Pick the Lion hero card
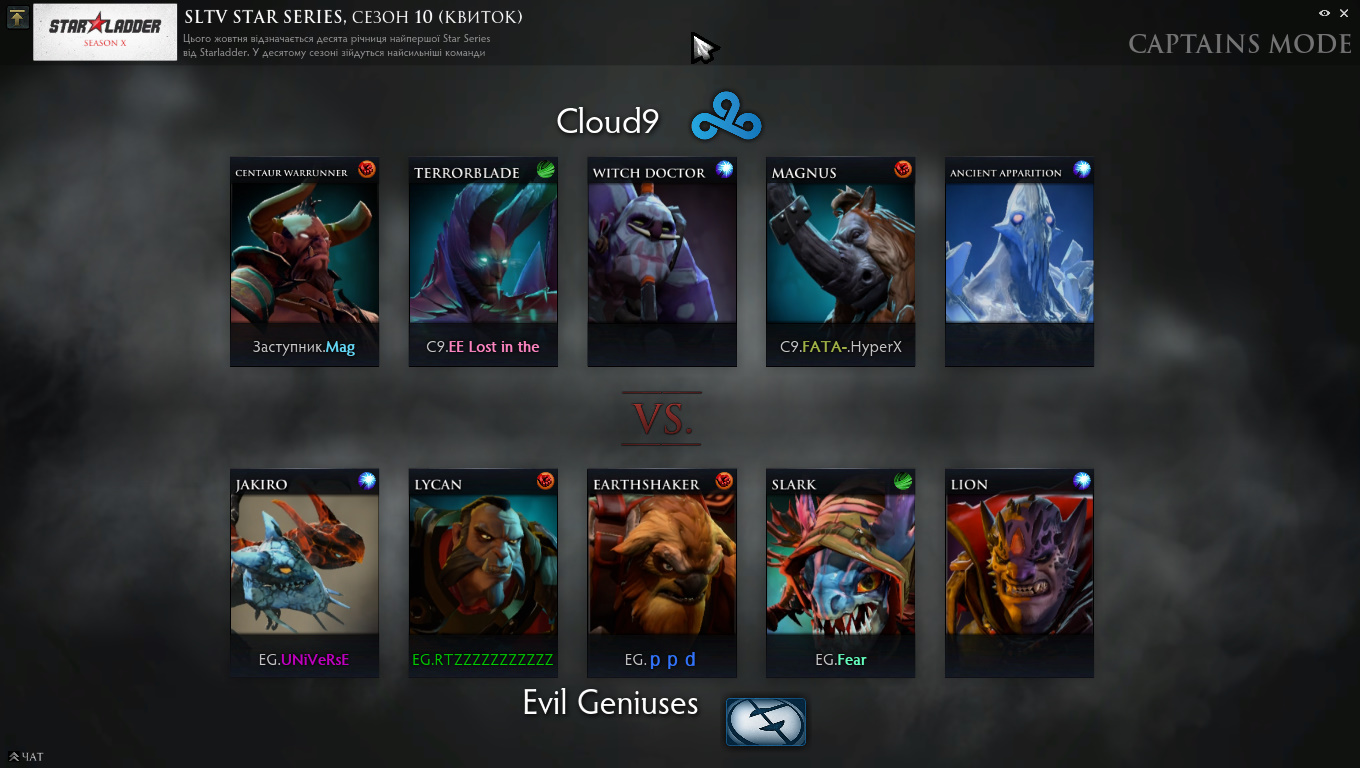Image resolution: width=1360 pixels, height=768 pixels. tap(1019, 573)
